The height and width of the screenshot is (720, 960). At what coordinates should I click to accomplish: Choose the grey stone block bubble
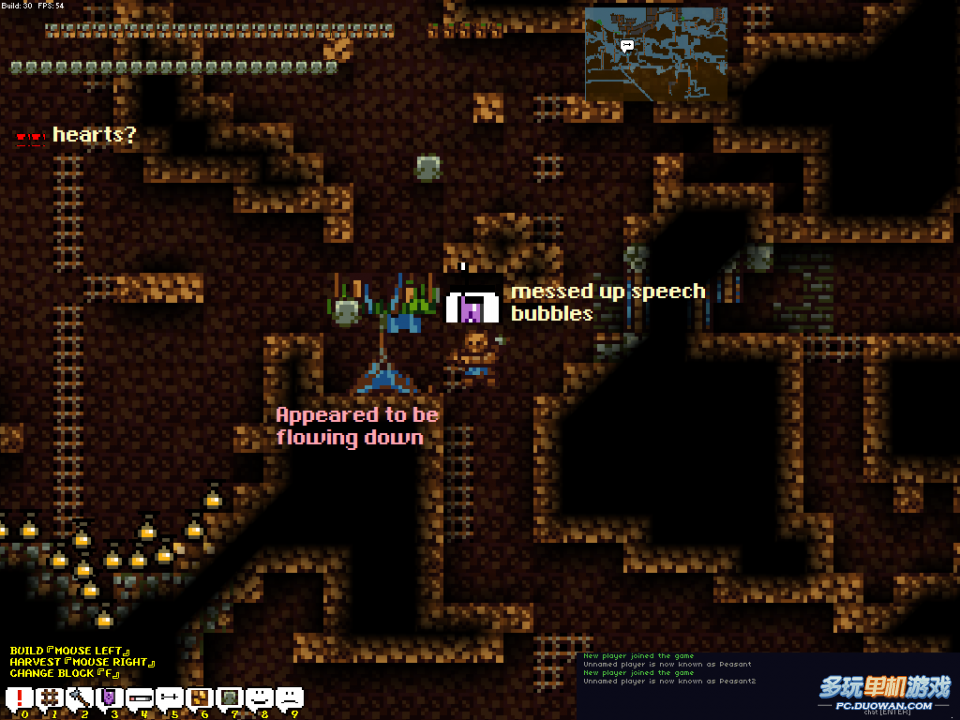230,698
